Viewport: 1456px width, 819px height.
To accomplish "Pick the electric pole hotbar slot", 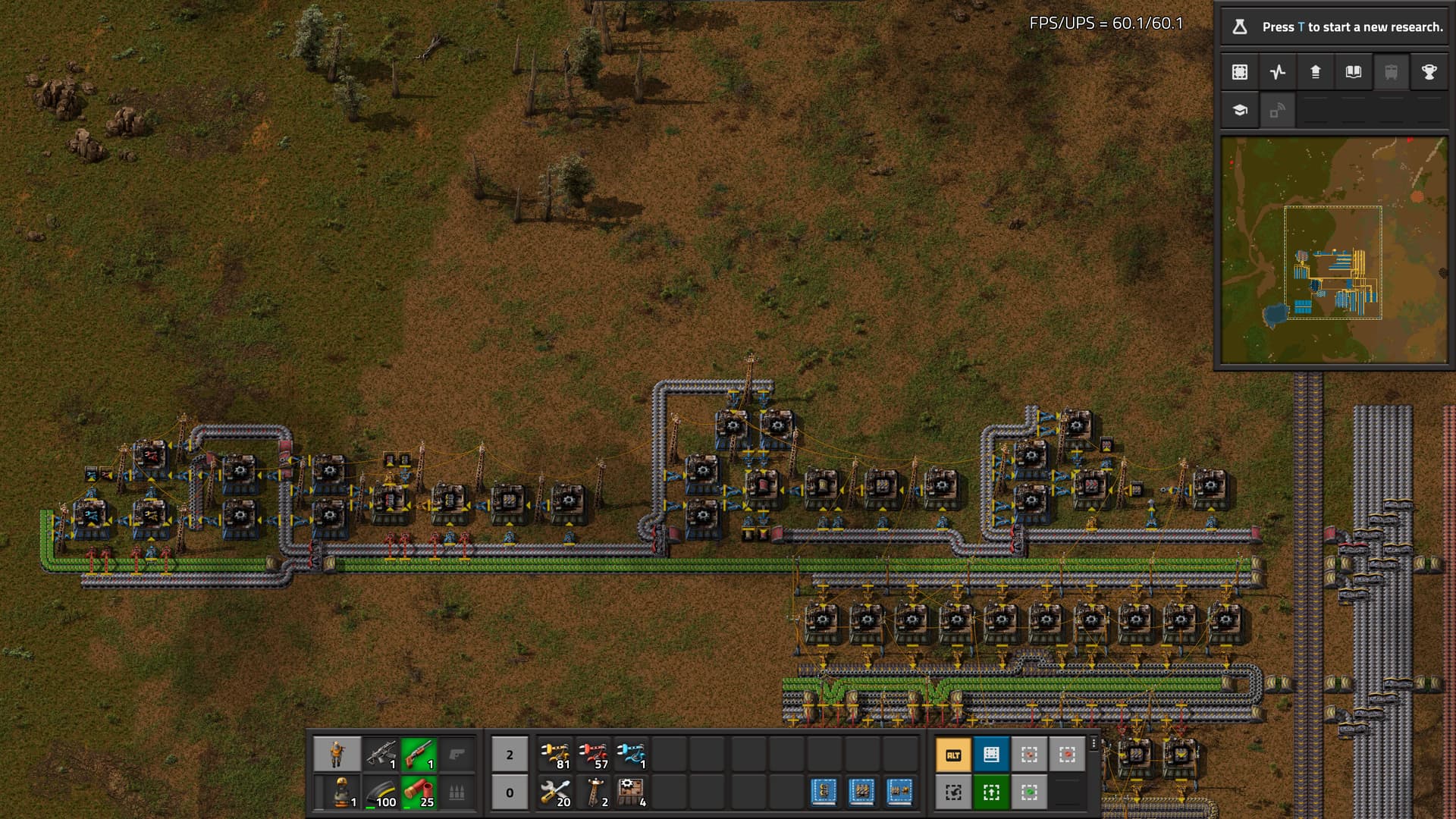I will point(593,792).
